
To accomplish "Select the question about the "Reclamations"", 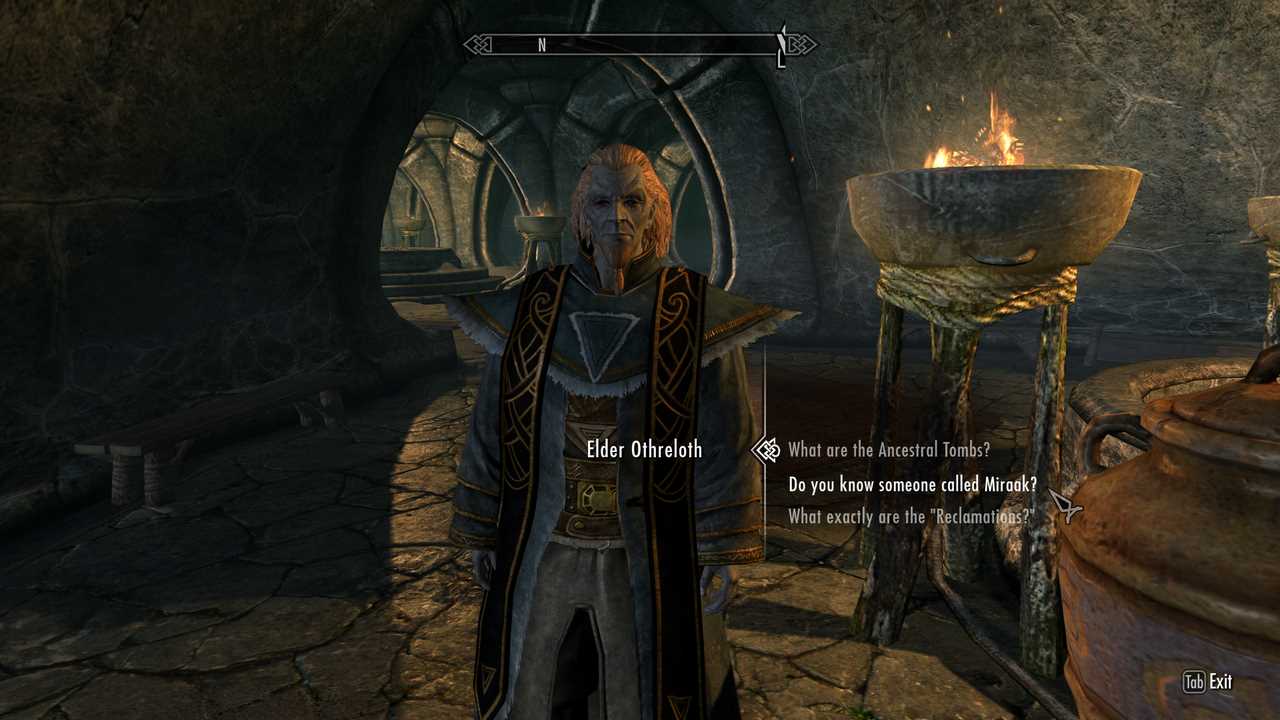I will 909,517.
